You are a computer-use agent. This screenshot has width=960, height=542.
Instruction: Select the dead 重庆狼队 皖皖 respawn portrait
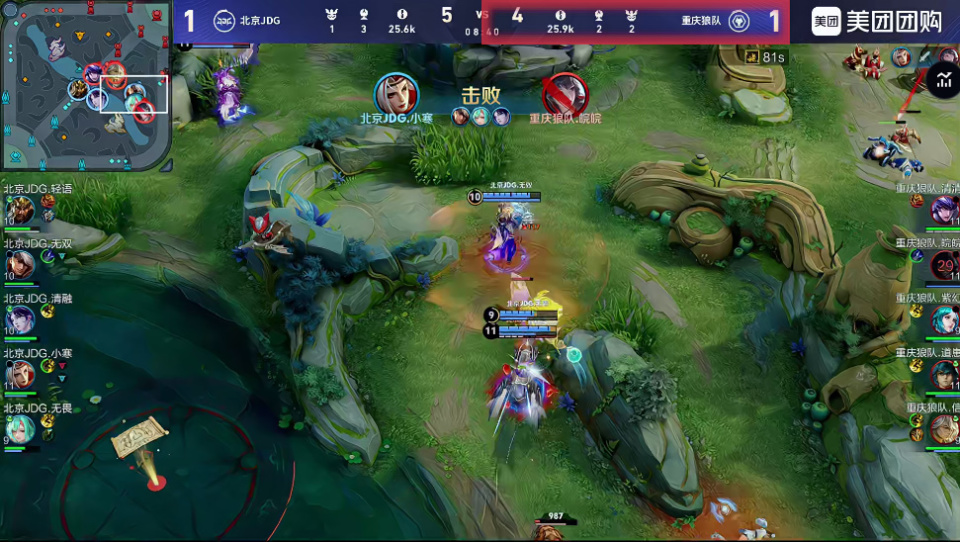pos(944,265)
